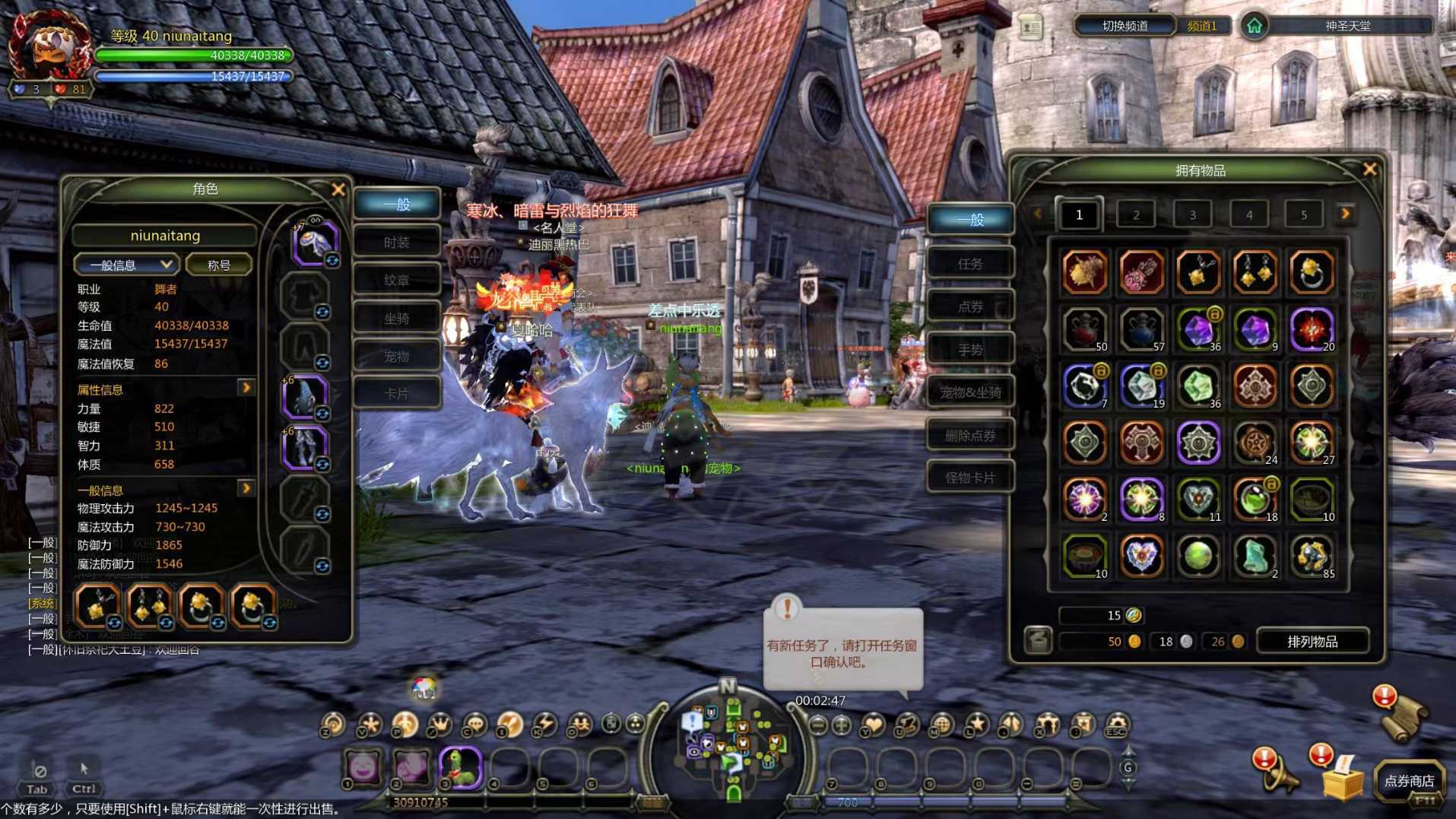The height and width of the screenshot is (819, 1456).
Task: Close the character (角色) panel
Action: point(338,189)
